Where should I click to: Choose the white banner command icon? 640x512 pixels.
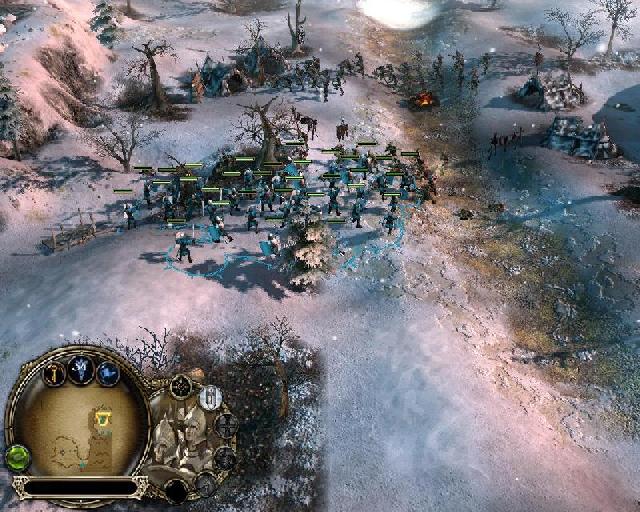click(210, 398)
